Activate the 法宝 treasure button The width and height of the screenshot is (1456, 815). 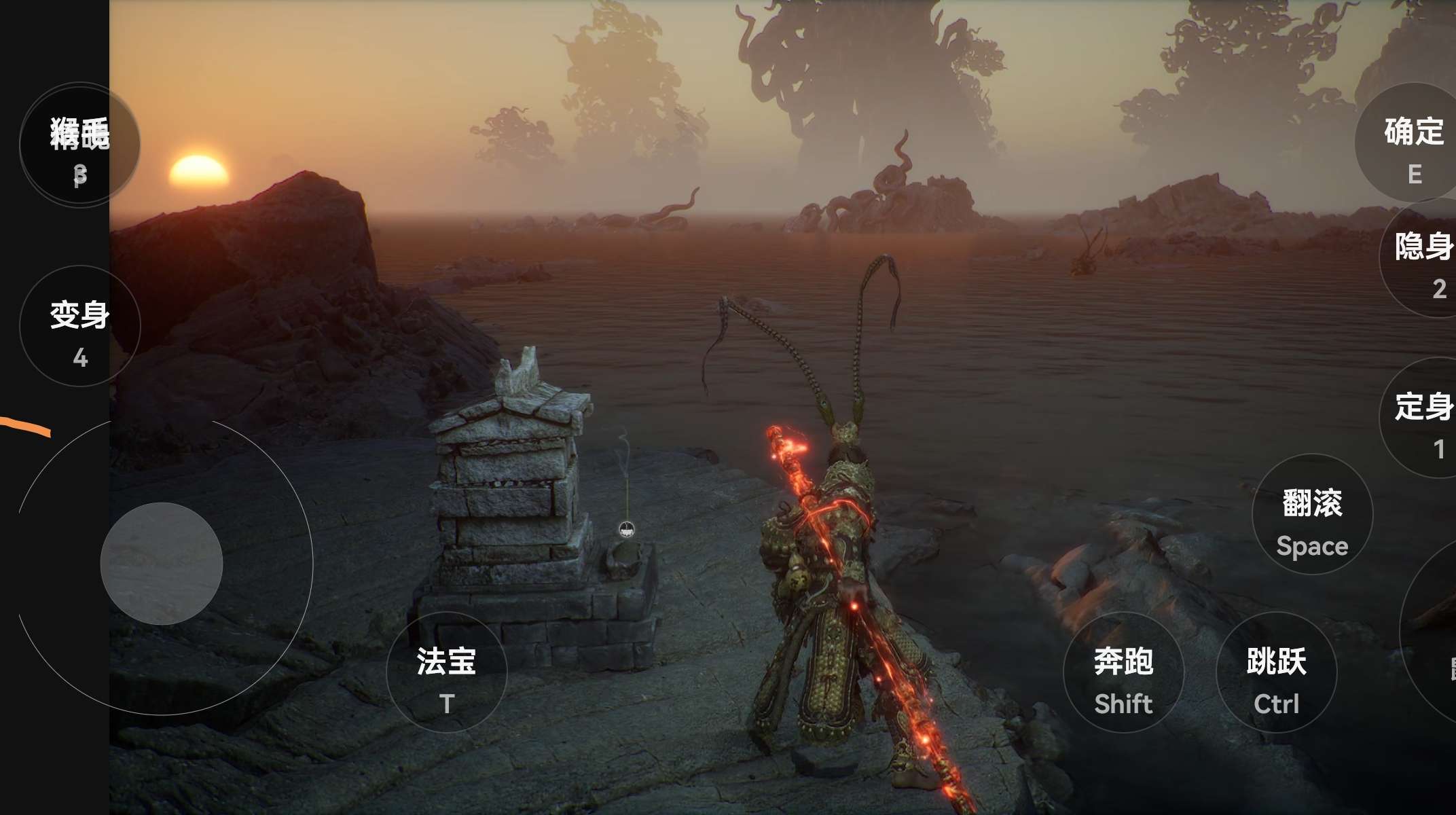tap(446, 672)
